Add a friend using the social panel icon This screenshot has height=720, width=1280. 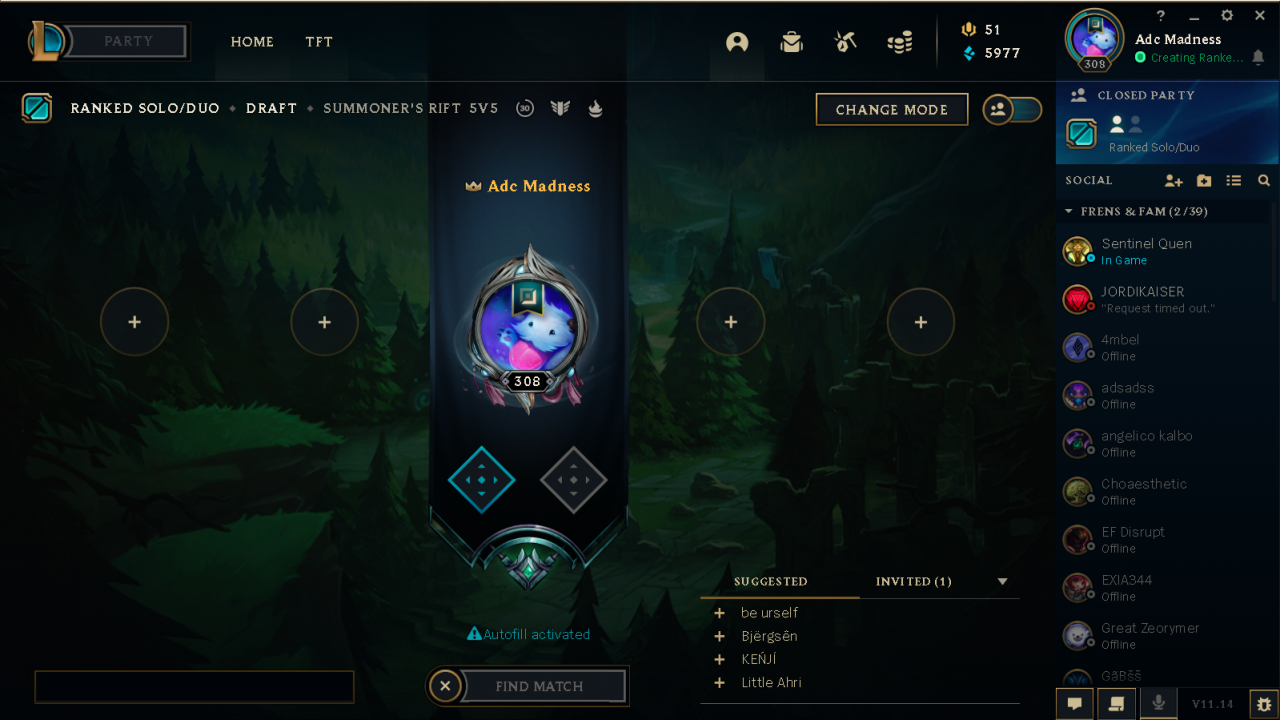click(x=1173, y=181)
